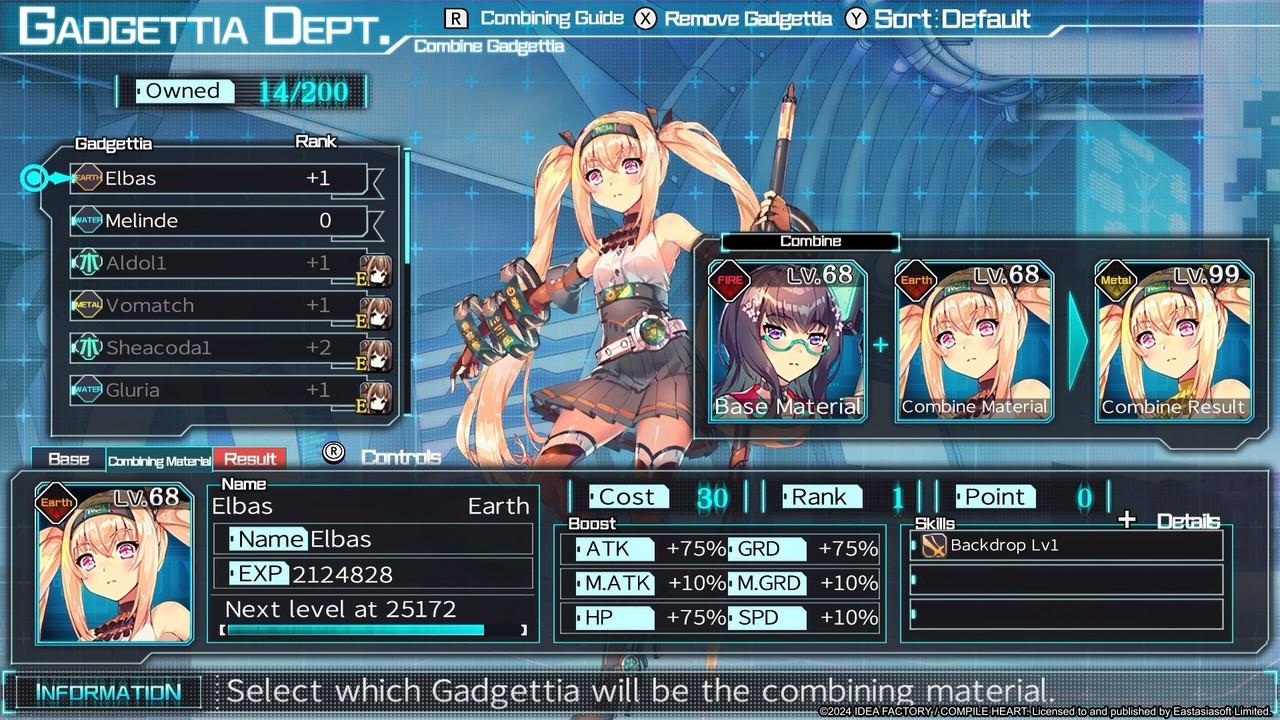This screenshot has width=1280, height=720.
Task: View the Combine Result portrait
Action: coord(1173,340)
